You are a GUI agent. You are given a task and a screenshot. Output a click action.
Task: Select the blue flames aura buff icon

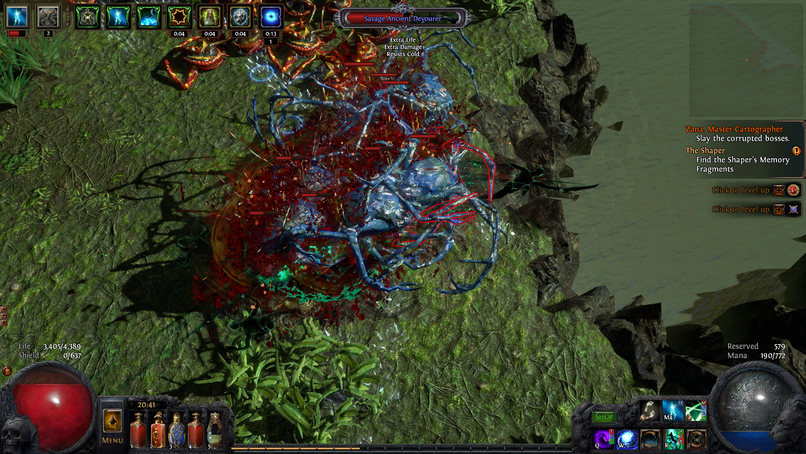149,16
